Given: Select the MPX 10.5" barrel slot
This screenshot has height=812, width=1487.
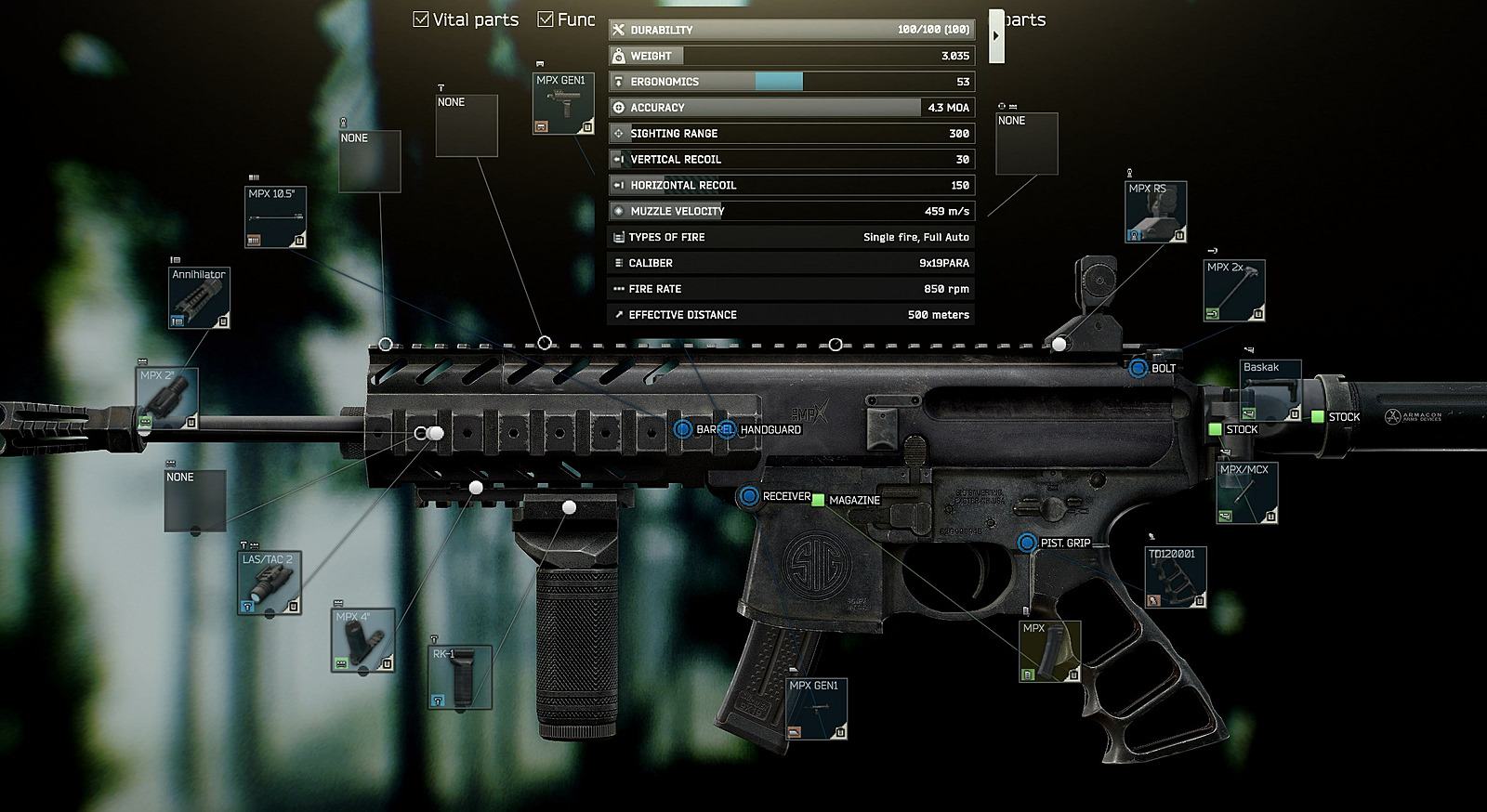Looking at the screenshot, I should click(276, 217).
